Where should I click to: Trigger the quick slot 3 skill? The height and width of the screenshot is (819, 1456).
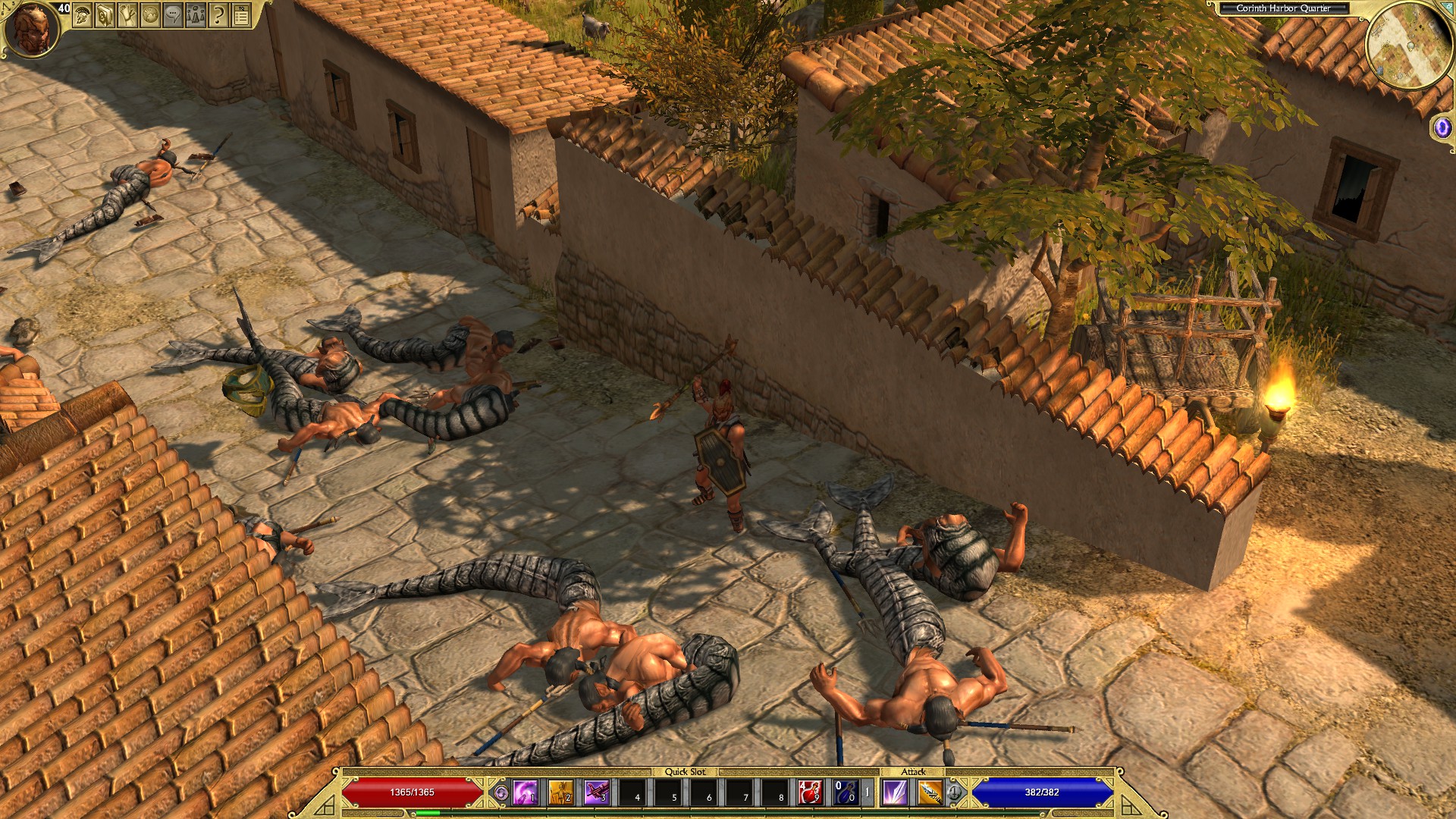point(597,792)
